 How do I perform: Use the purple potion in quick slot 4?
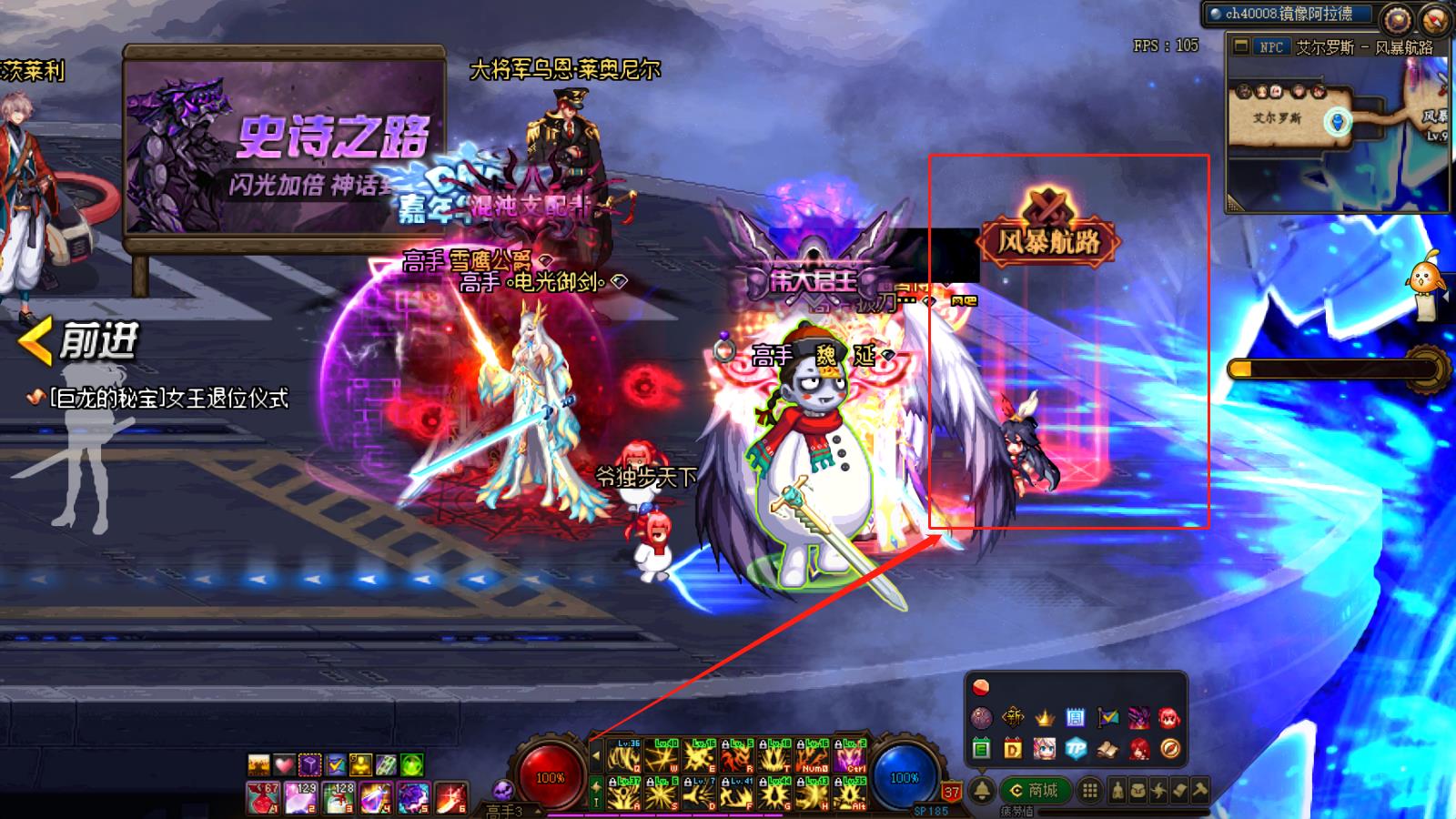[x=375, y=797]
